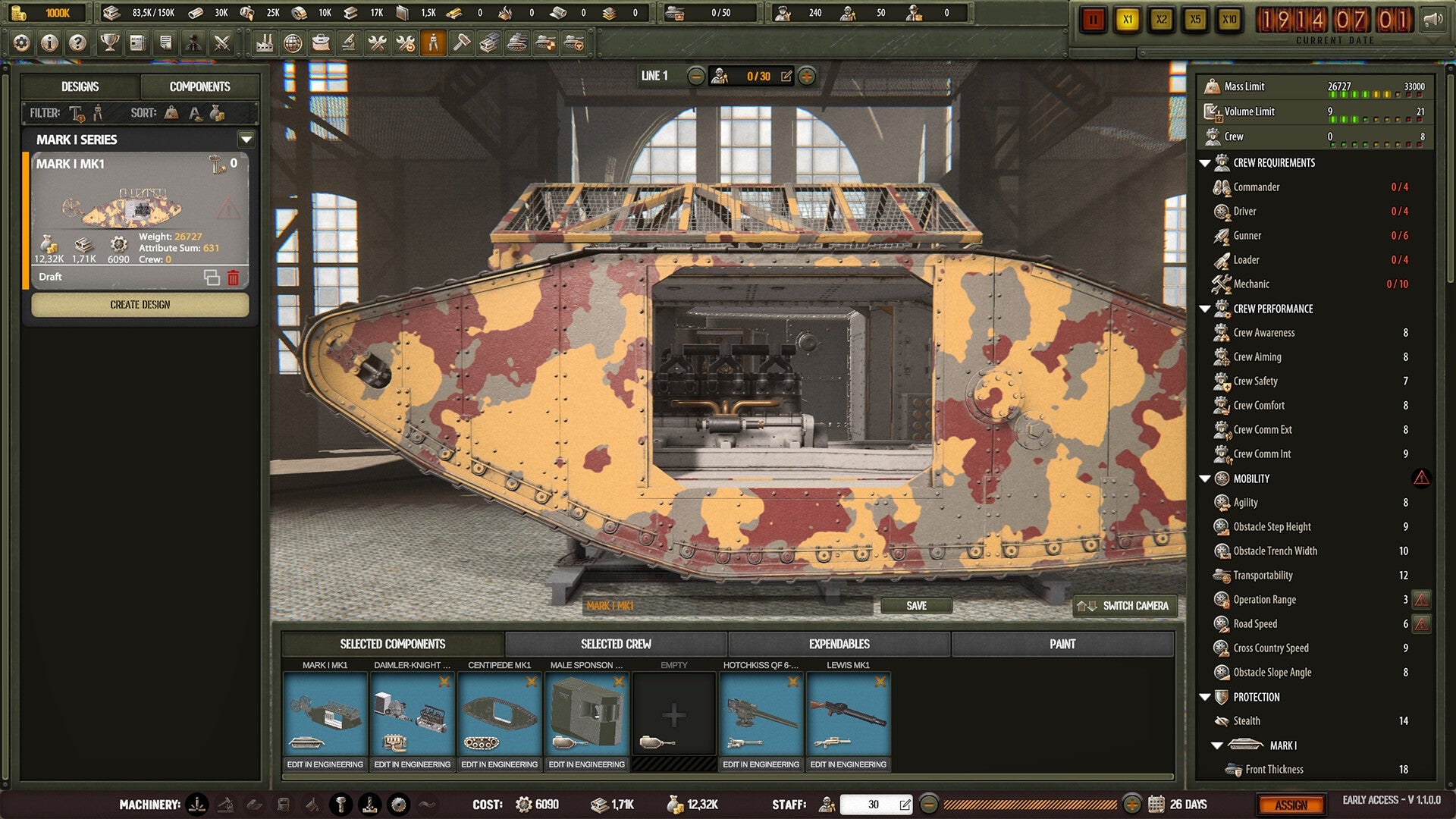
Task: Click the Create Design button
Action: [140, 304]
